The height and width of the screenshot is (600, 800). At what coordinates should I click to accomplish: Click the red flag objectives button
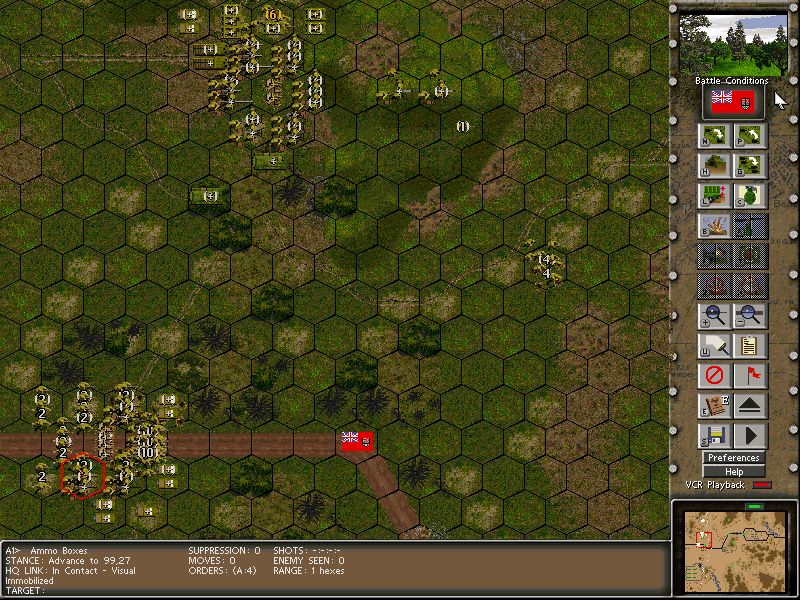750,376
